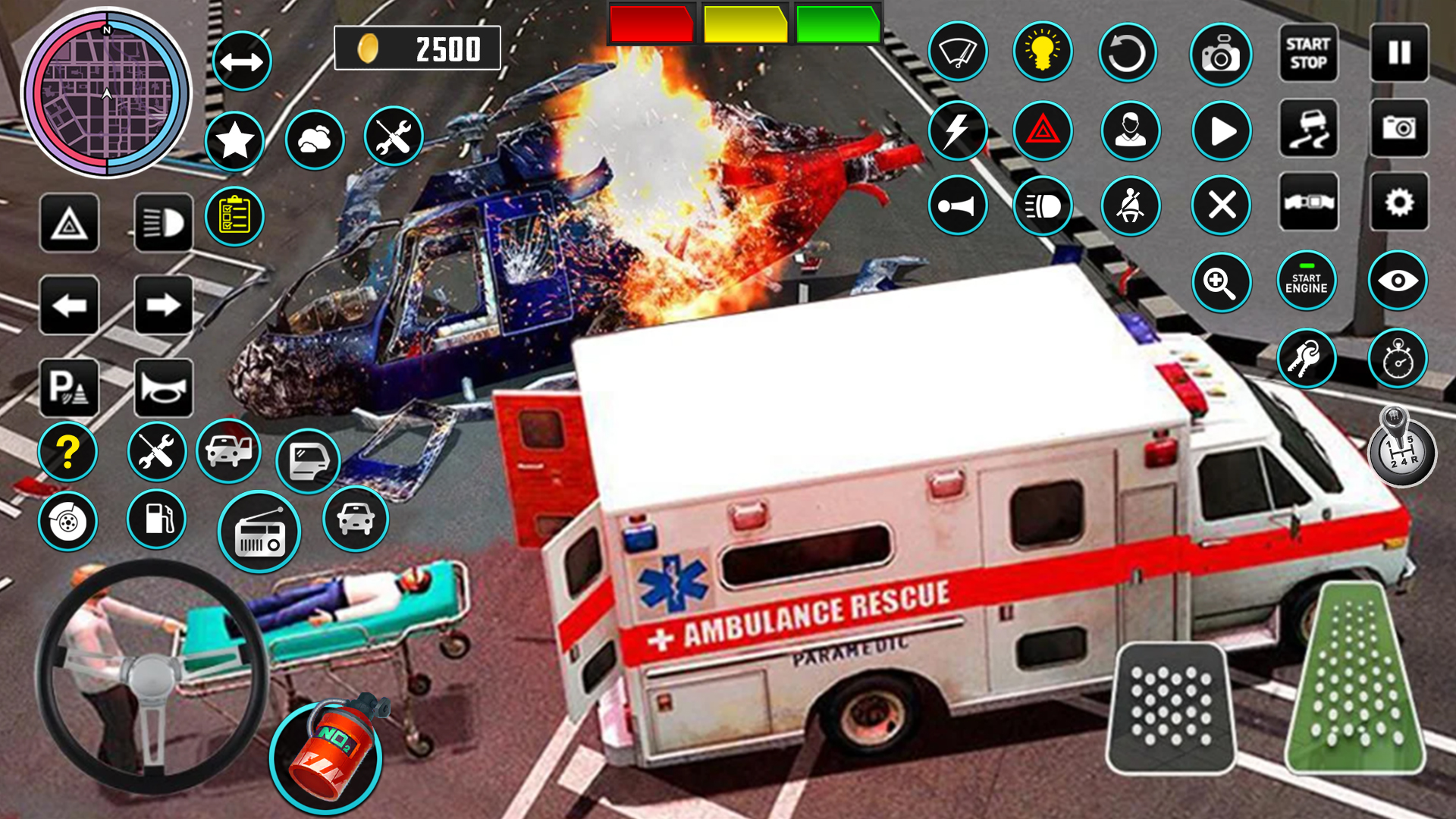This screenshot has width=1456, height=819.
Task: Toggle the headlights on
Action: click(164, 222)
